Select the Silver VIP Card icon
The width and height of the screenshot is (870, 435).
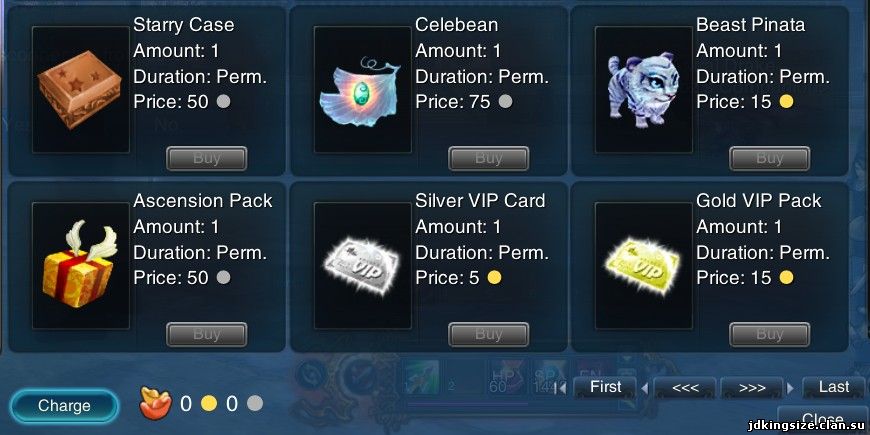point(363,266)
